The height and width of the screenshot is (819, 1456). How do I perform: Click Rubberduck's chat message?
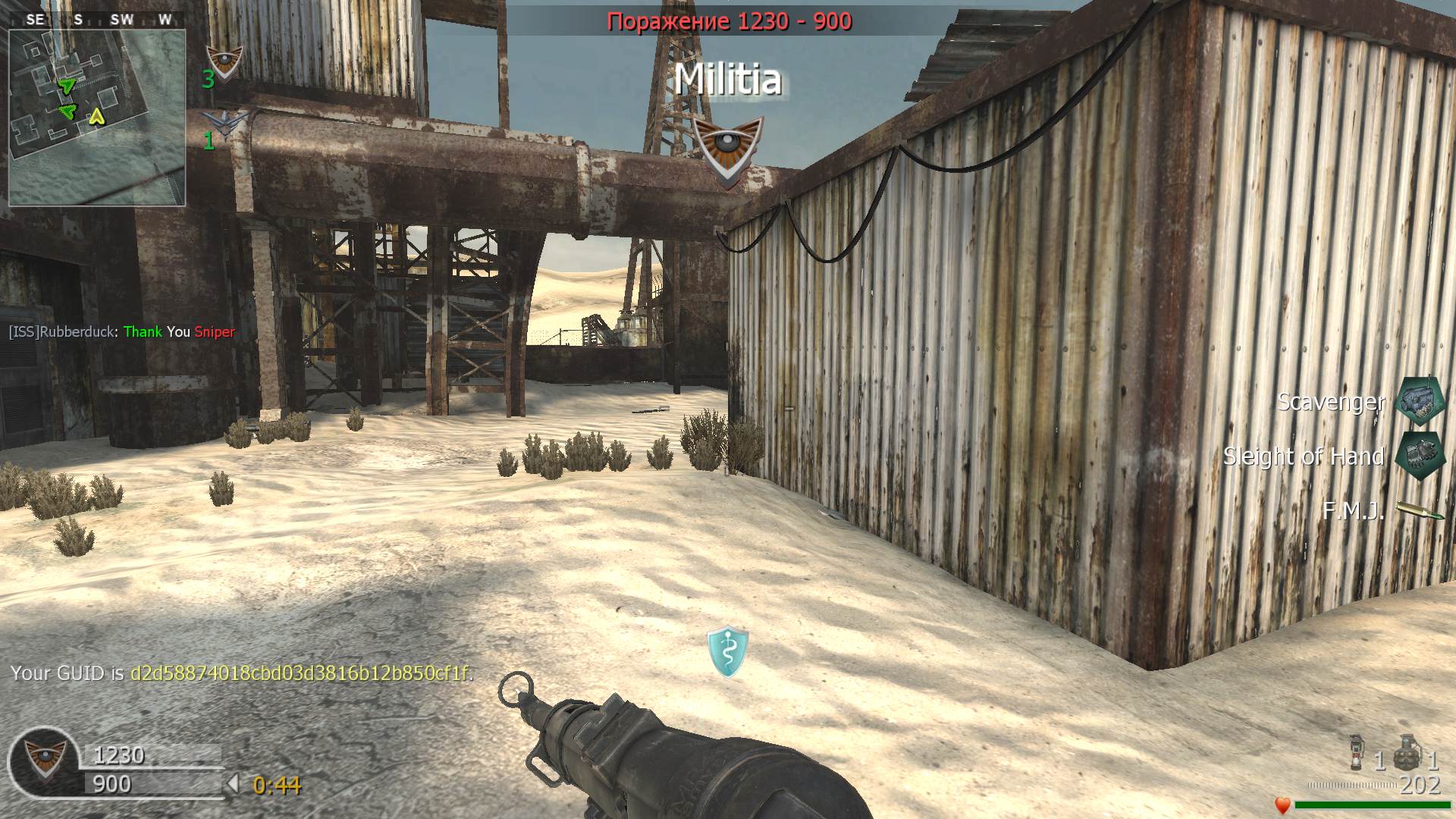(x=122, y=331)
